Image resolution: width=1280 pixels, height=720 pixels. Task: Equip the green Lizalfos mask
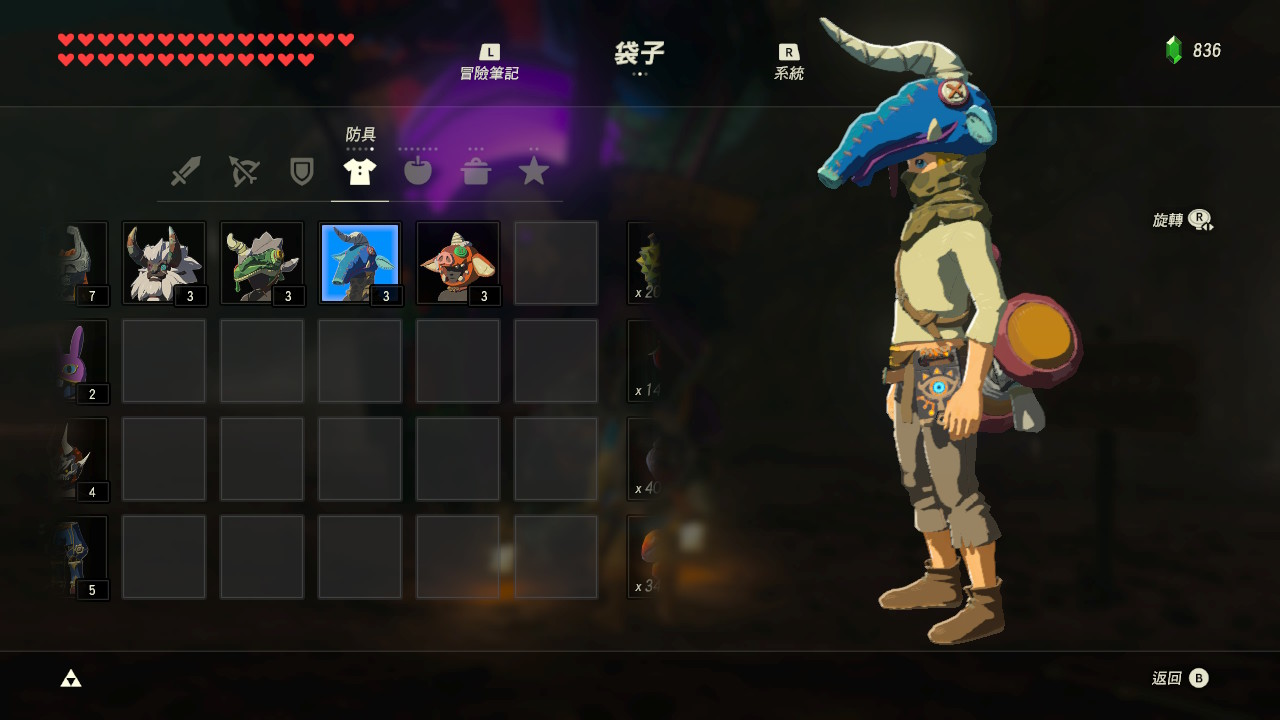pos(261,262)
